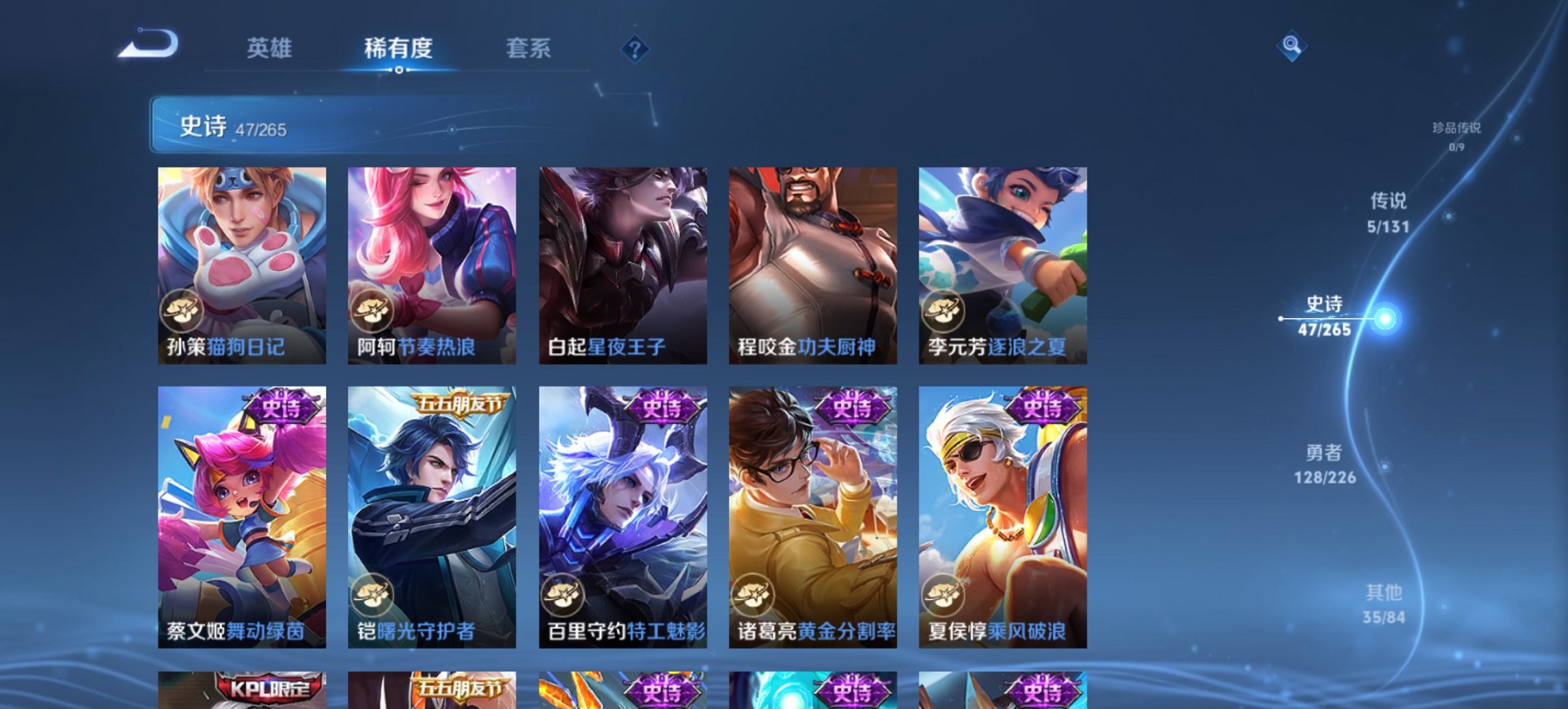Screen dimensions: 1568x709
Task: Switch to the 套系 tab
Action: (x=528, y=49)
